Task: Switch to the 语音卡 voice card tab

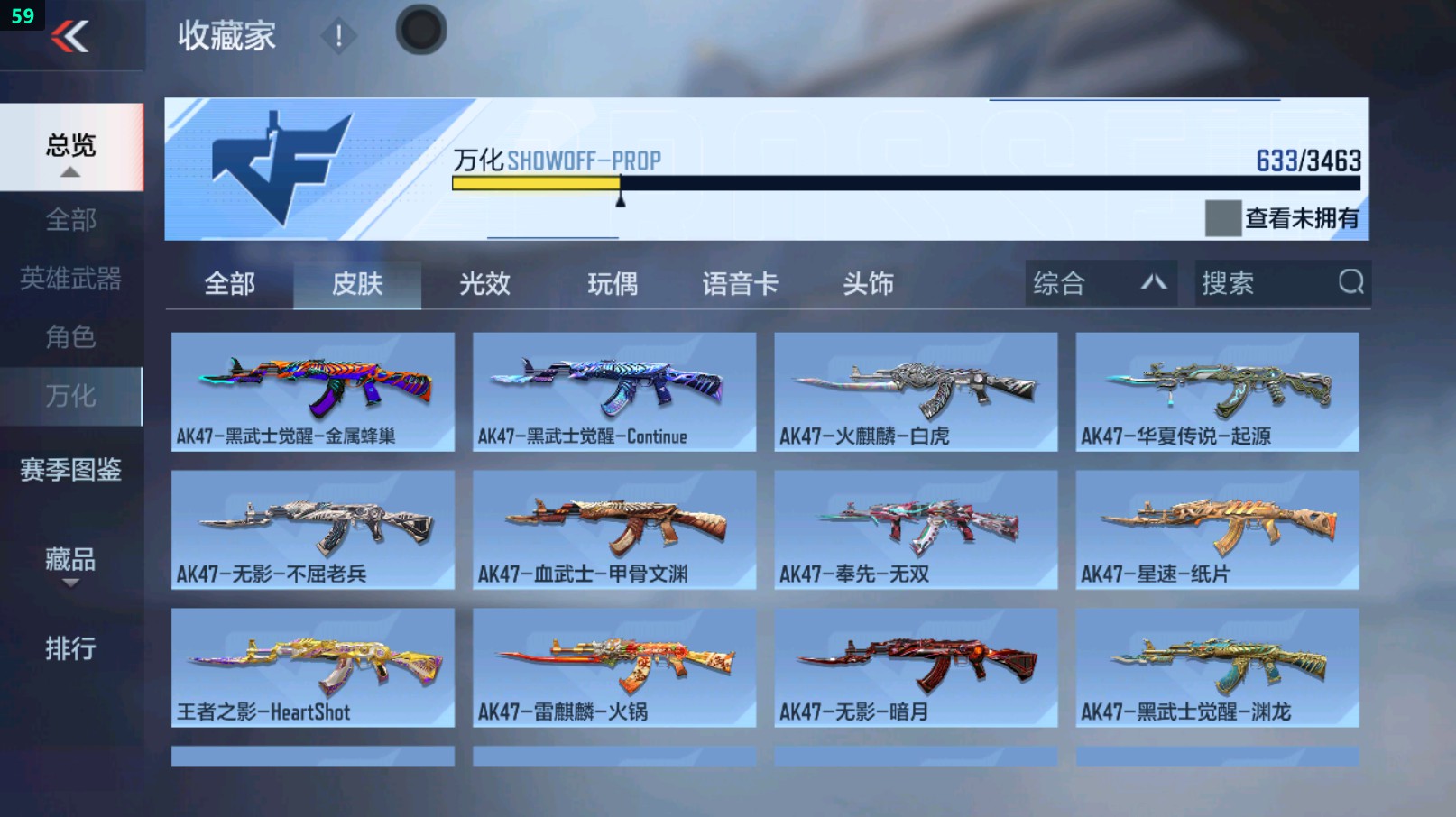Action: [x=740, y=283]
